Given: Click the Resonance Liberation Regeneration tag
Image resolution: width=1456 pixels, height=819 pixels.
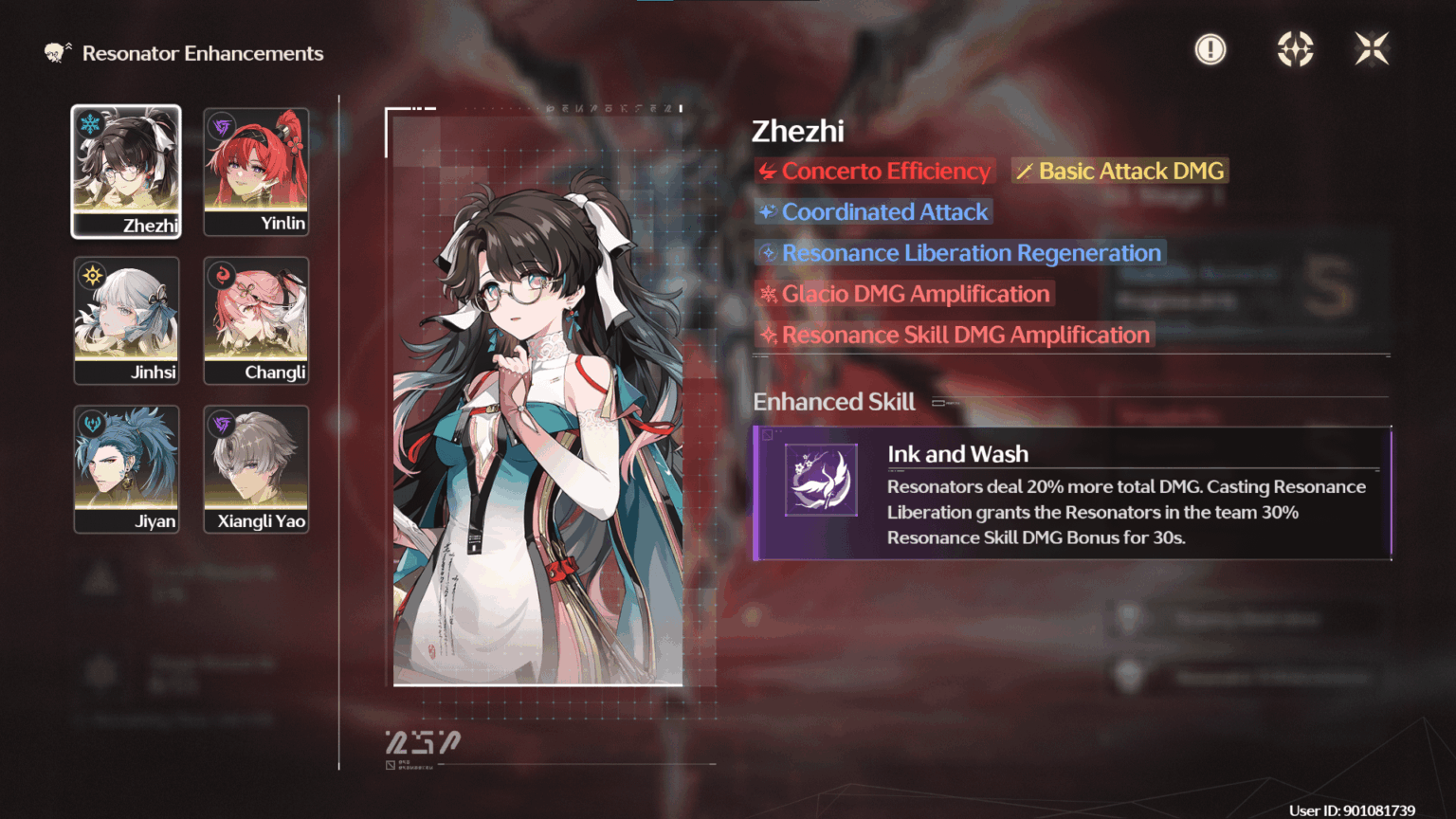Looking at the screenshot, I should click(x=960, y=253).
